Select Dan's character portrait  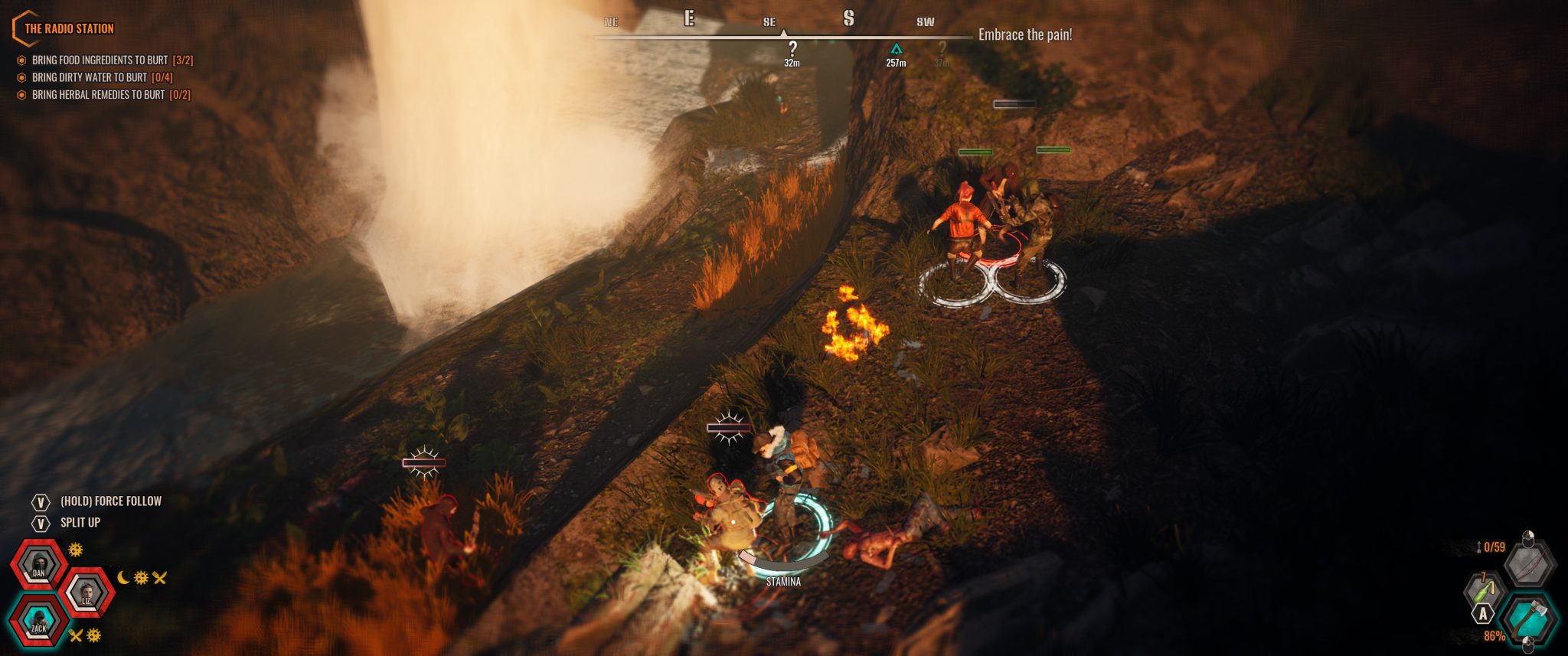(38, 565)
